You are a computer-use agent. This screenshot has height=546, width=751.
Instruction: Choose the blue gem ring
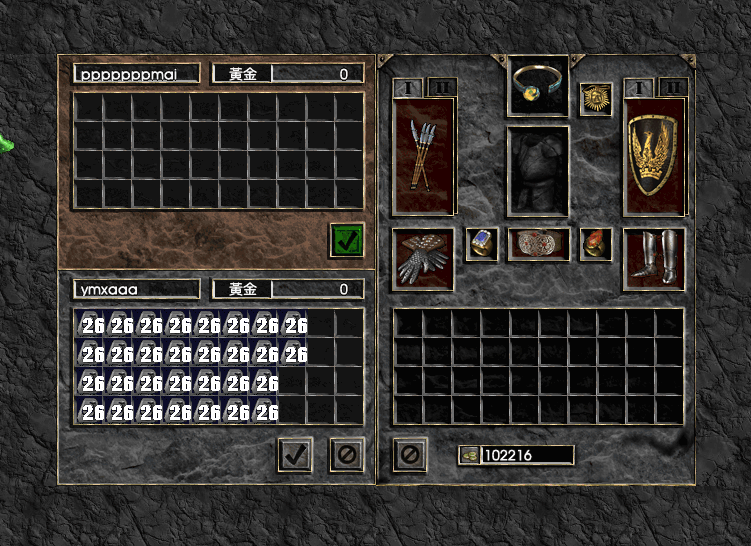click(482, 244)
